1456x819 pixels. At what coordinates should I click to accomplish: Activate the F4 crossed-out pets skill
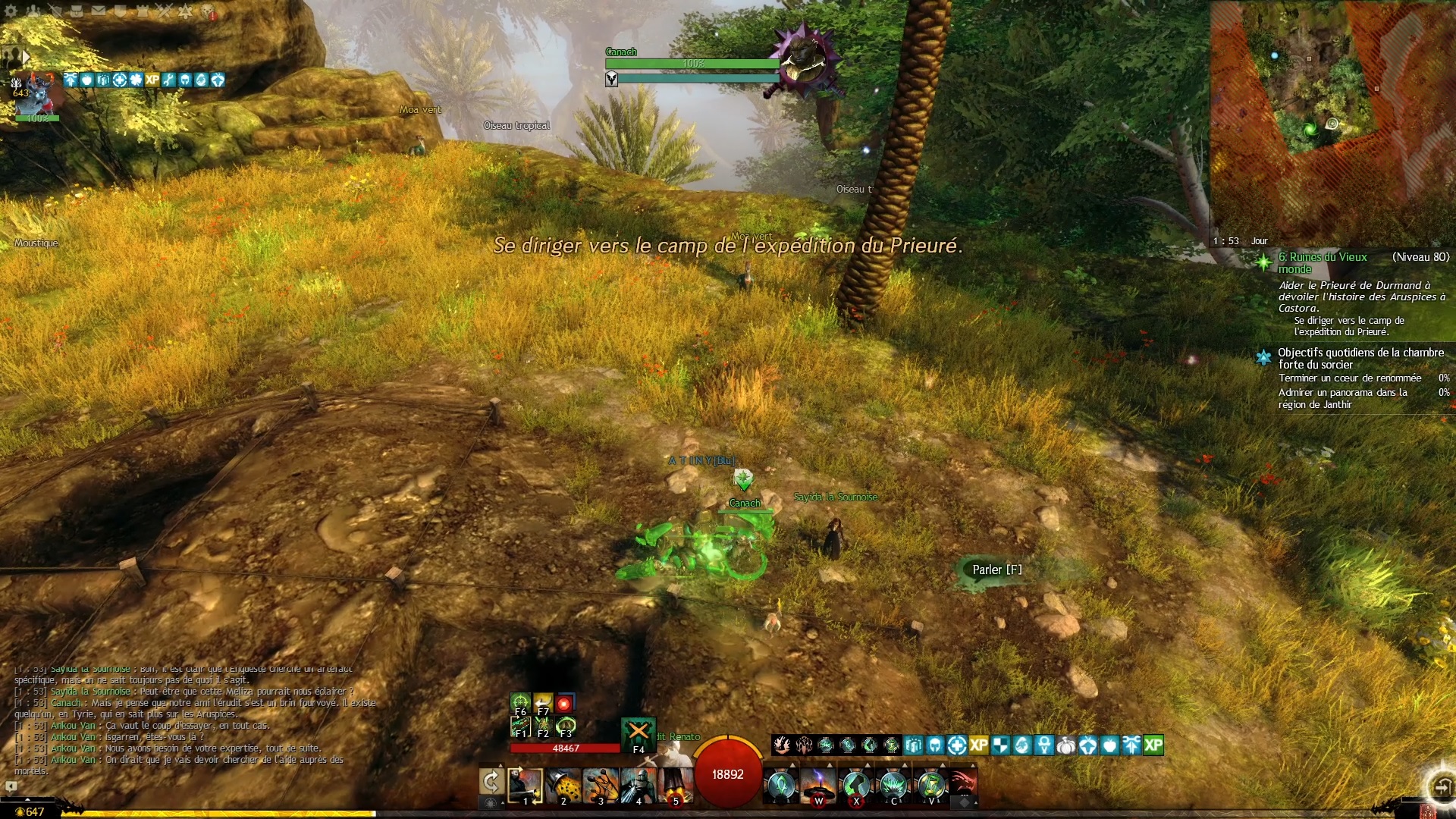[x=639, y=733]
